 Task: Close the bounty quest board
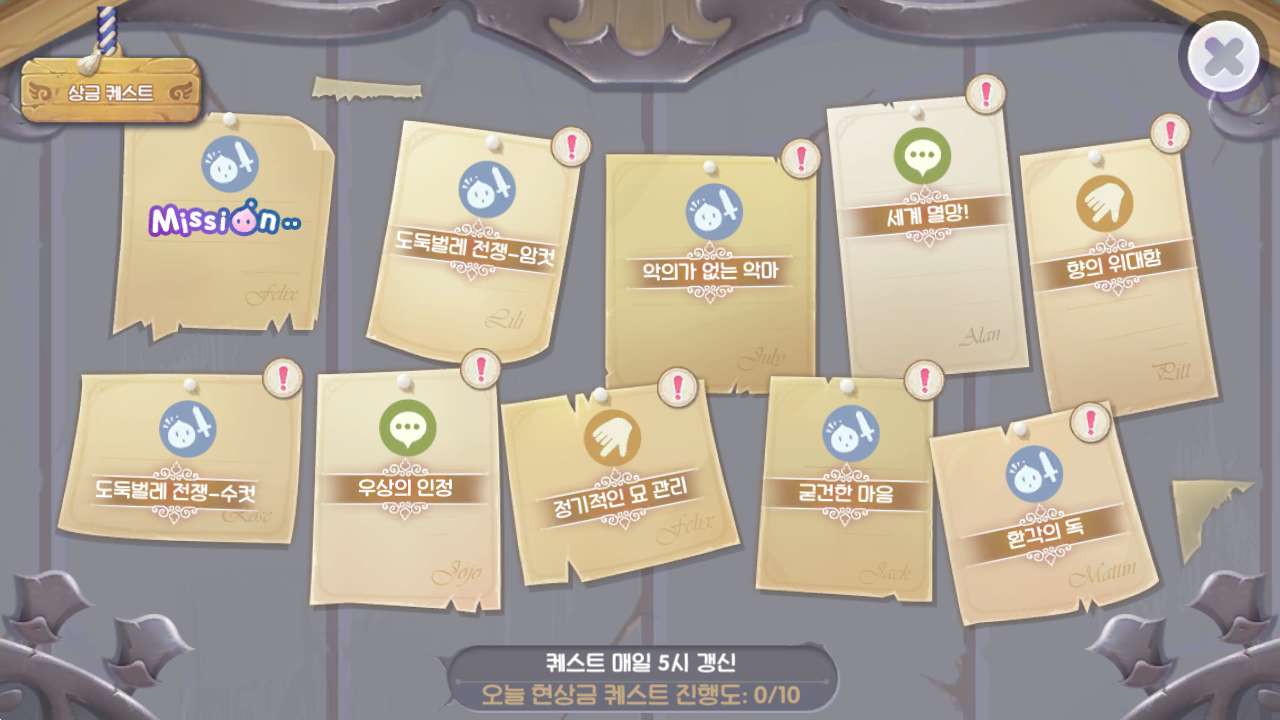point(1223,58)
